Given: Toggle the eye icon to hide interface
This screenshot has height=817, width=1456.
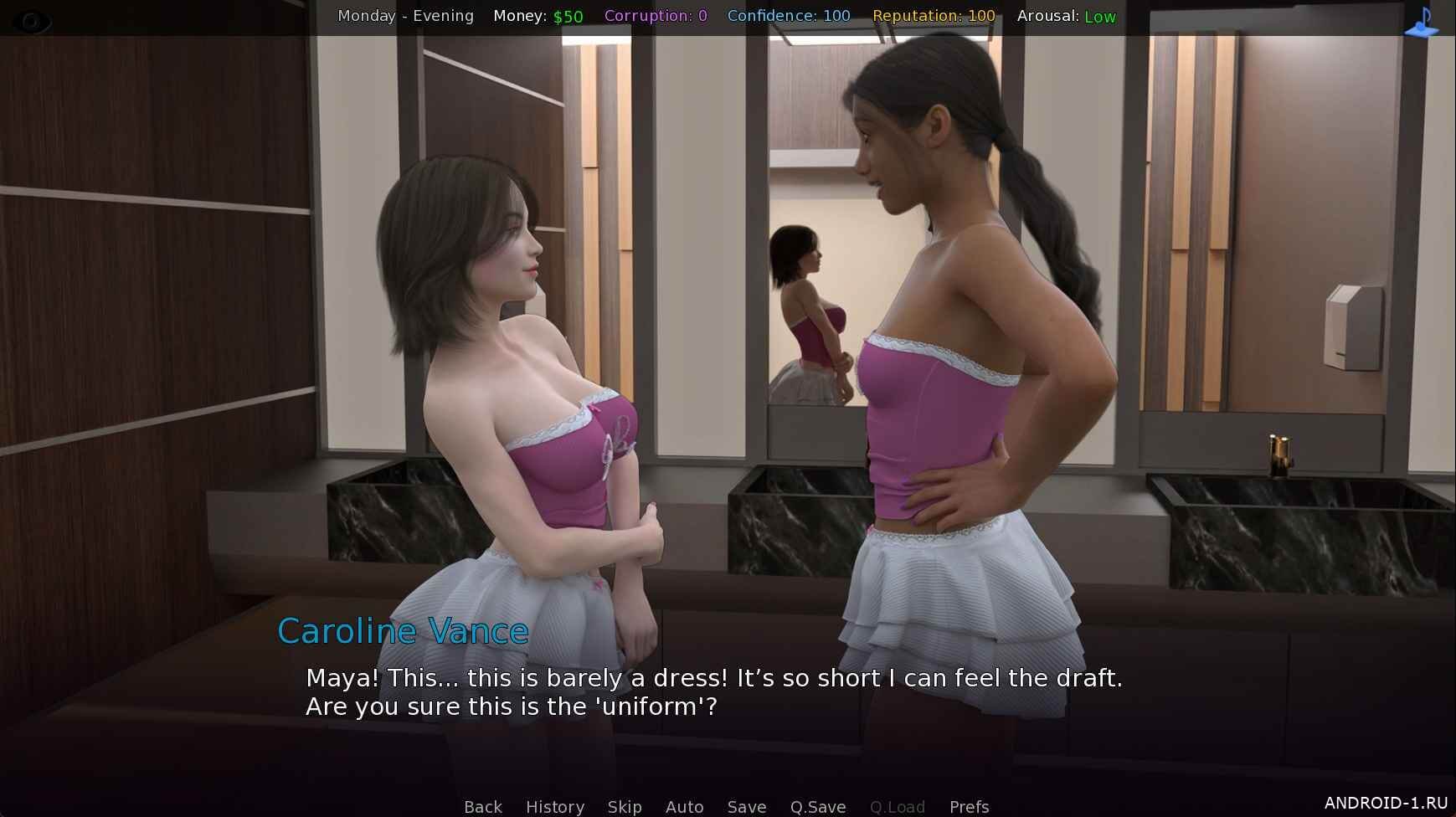Looking at the screenshot, I should coord(32,21).
